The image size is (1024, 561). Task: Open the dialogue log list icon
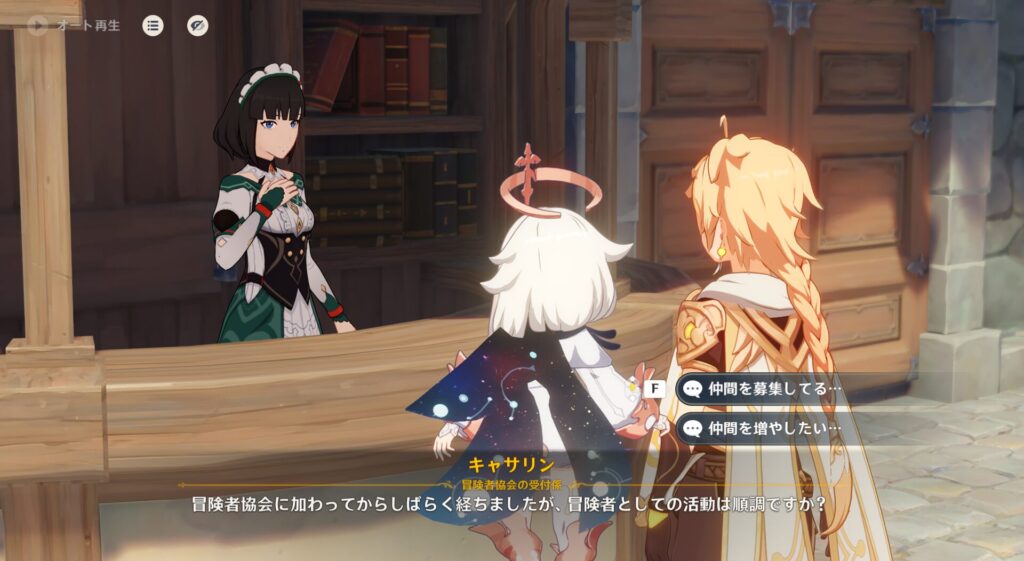[x=152, y=26]
